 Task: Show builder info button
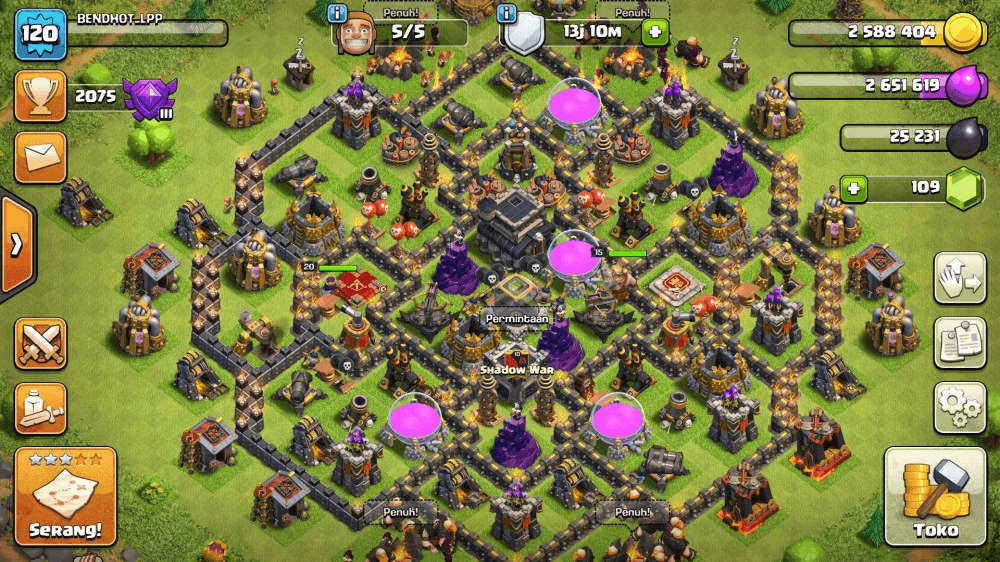point(338,14)
